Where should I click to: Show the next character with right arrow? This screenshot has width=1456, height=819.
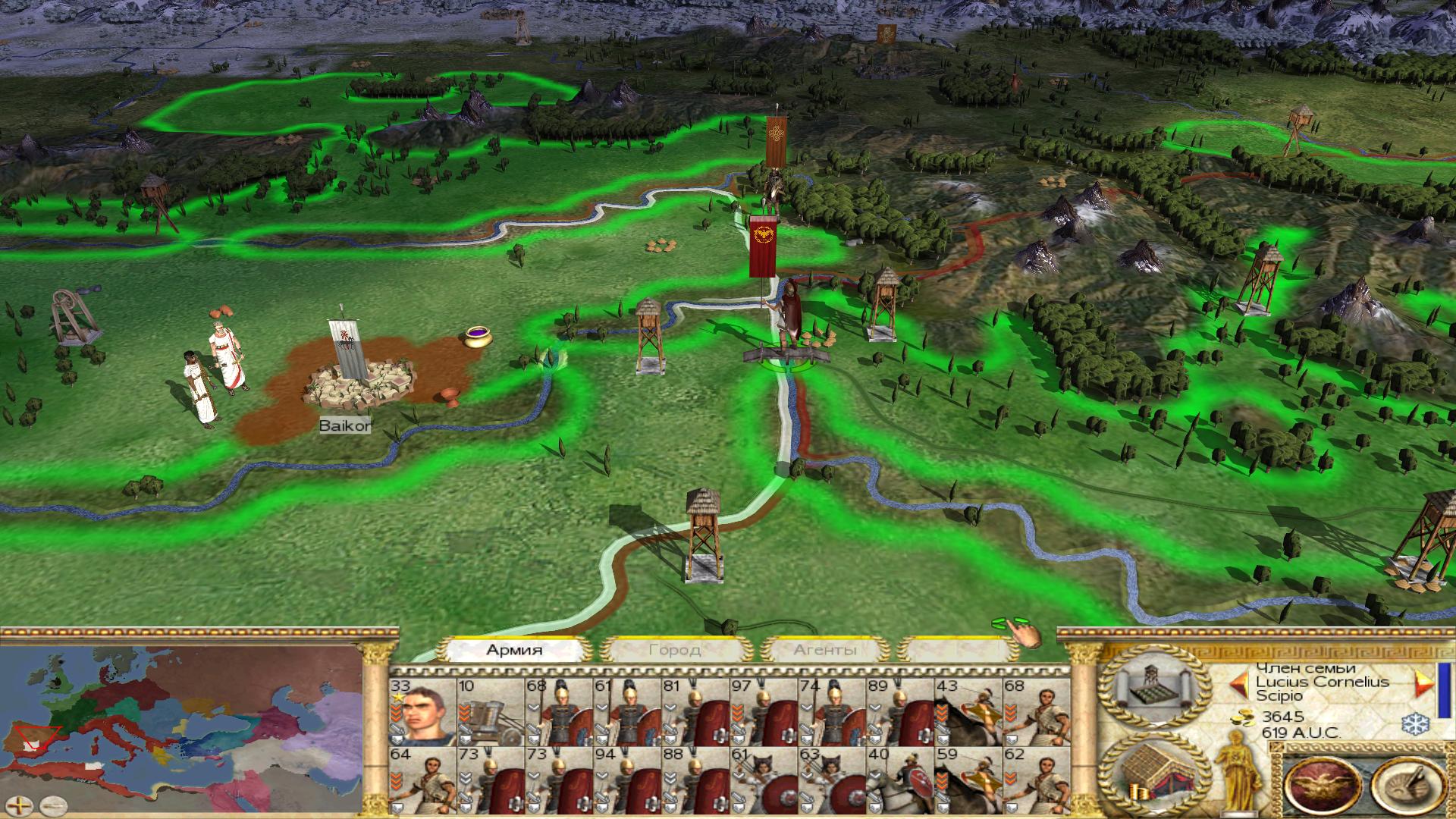tap(1423, 684)
